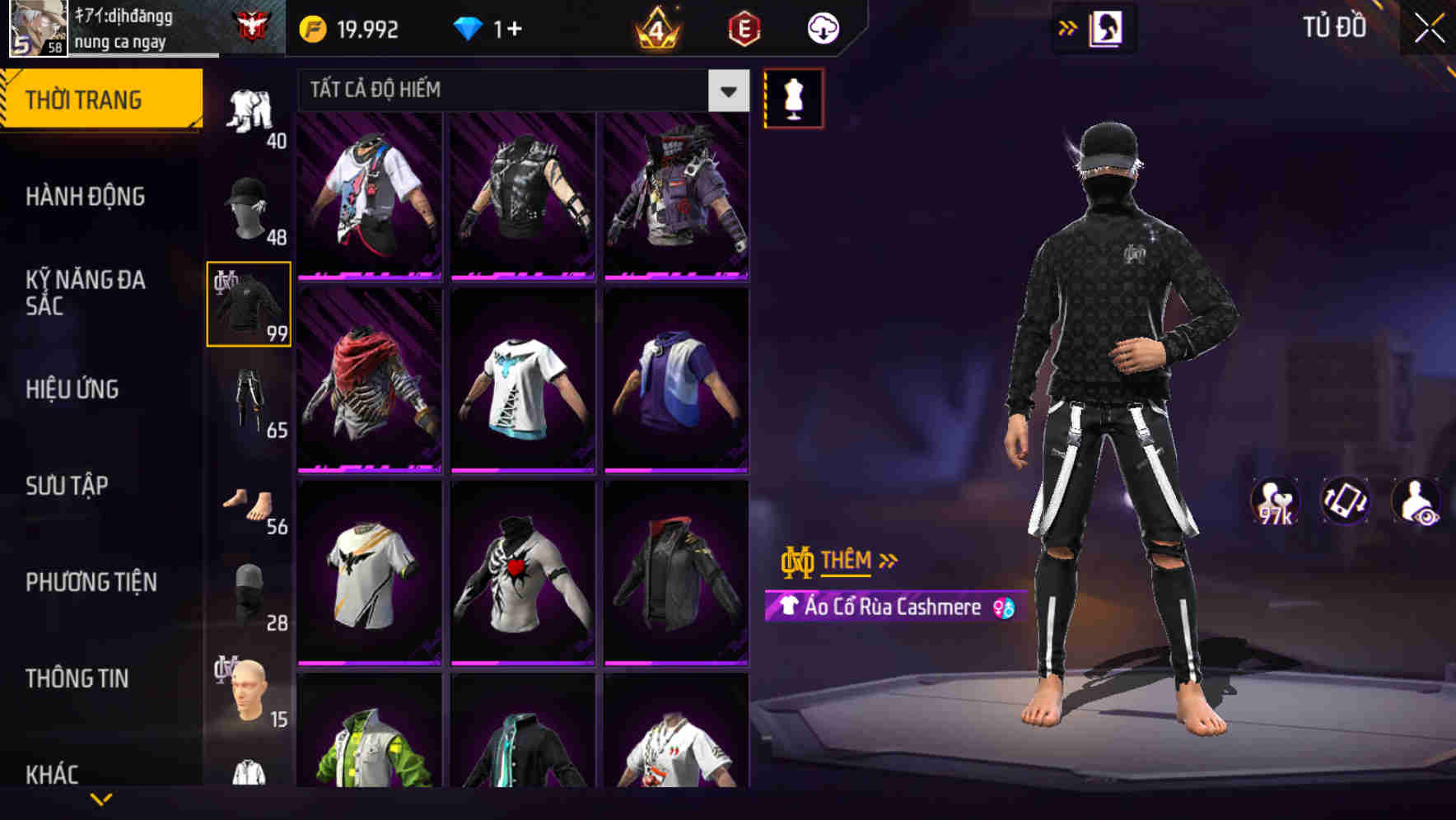
Task: Collapse the sidebar with the bottom chevron
Action: coord(102,797)
